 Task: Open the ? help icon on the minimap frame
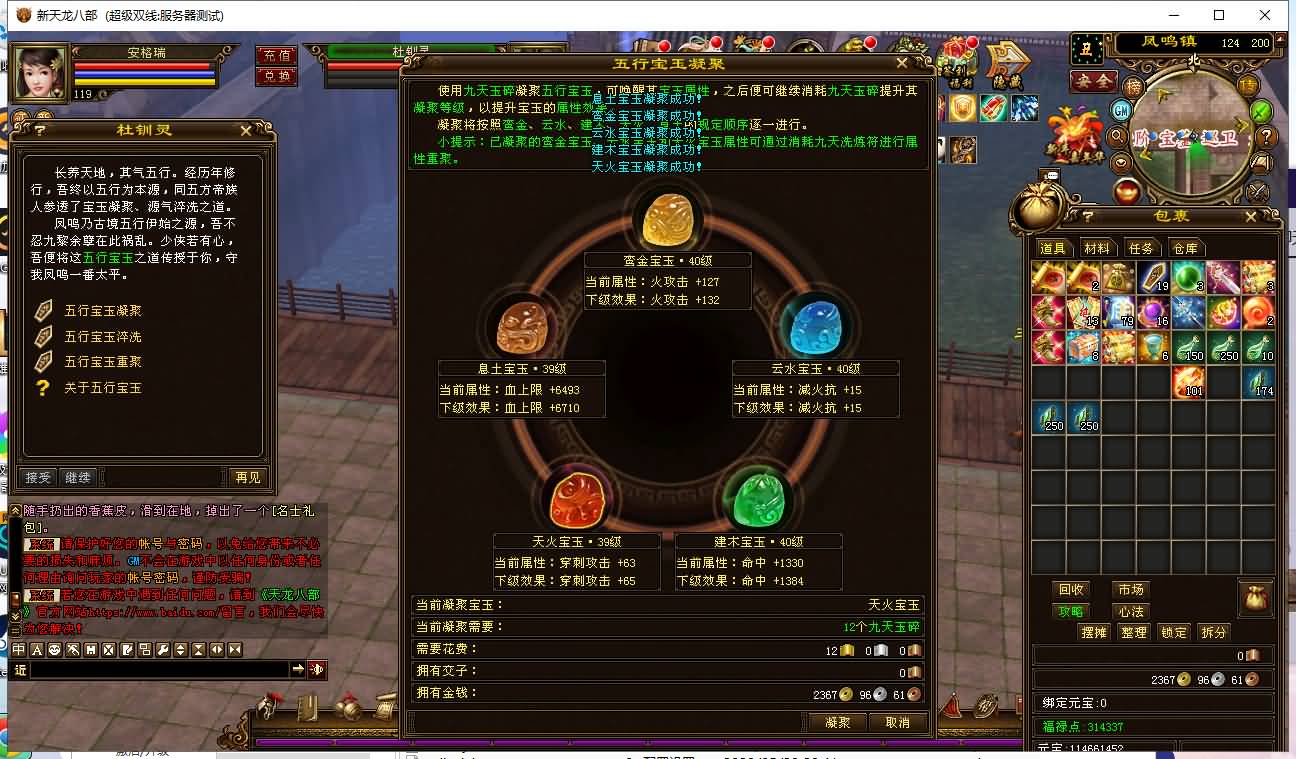pos(1266,138)
